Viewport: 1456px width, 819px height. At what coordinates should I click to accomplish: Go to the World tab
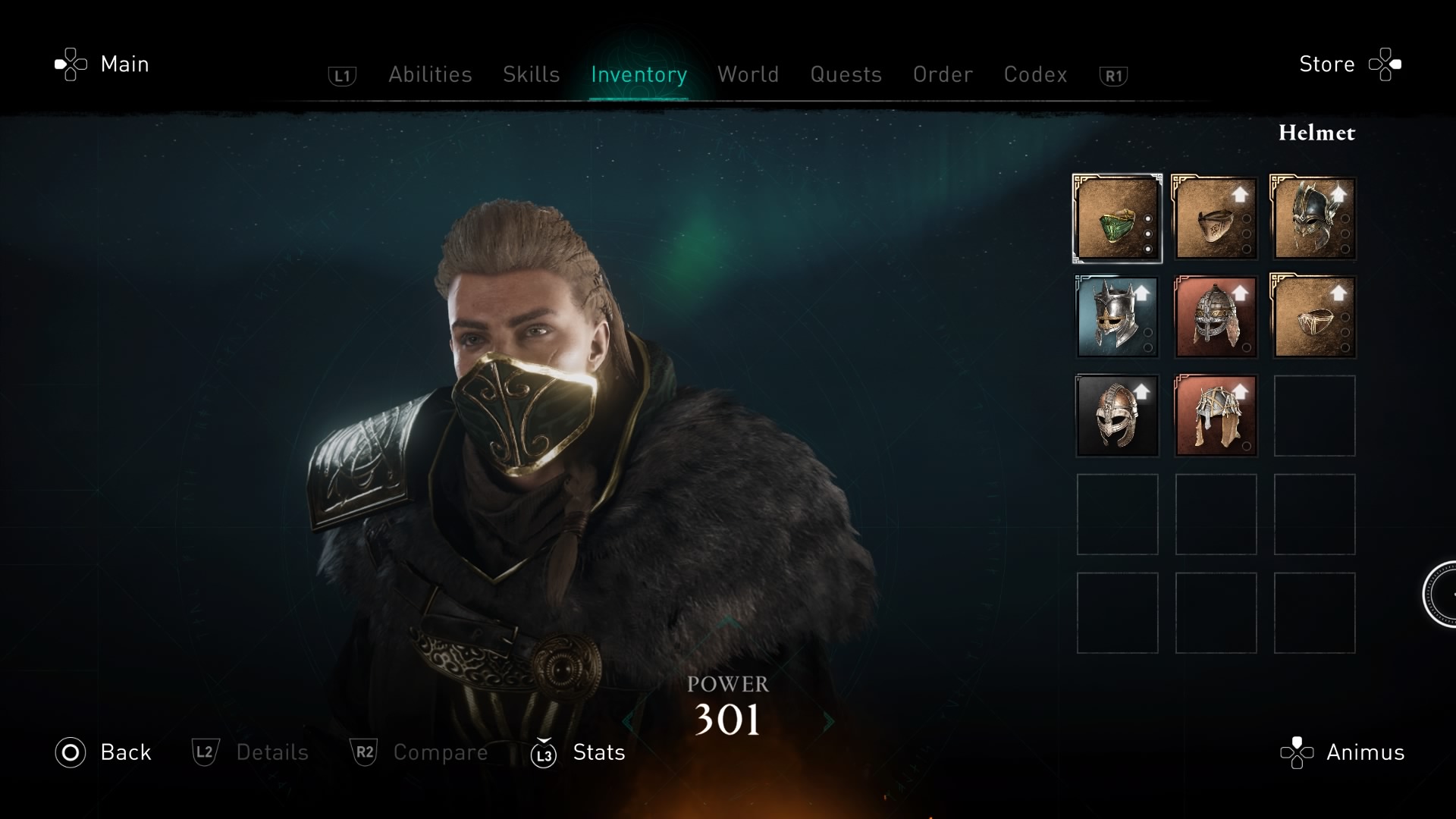pos(748,74)
